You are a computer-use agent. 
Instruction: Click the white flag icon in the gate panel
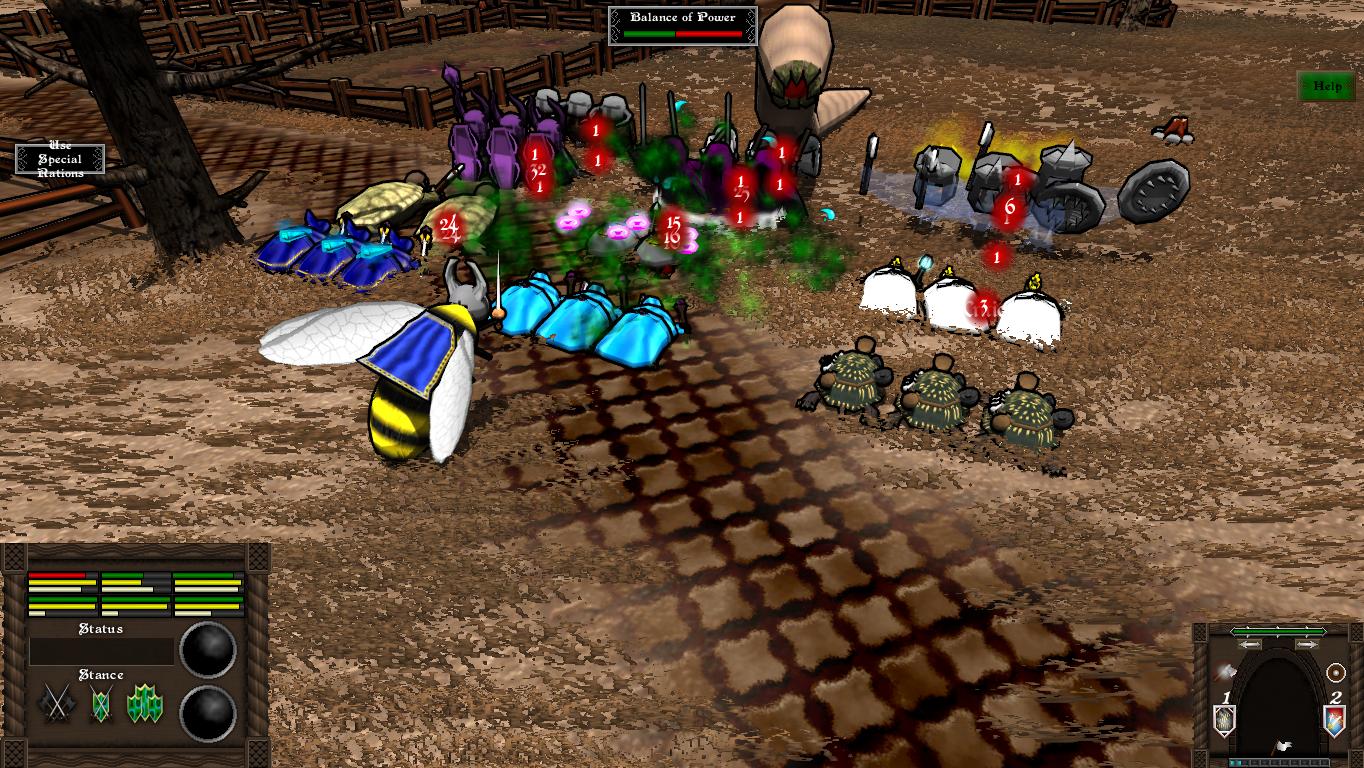1282,745
